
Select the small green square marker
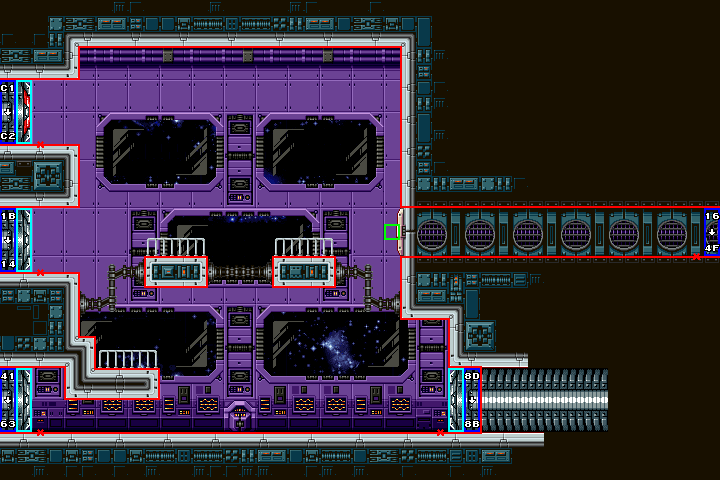click(x=391, y=232)
